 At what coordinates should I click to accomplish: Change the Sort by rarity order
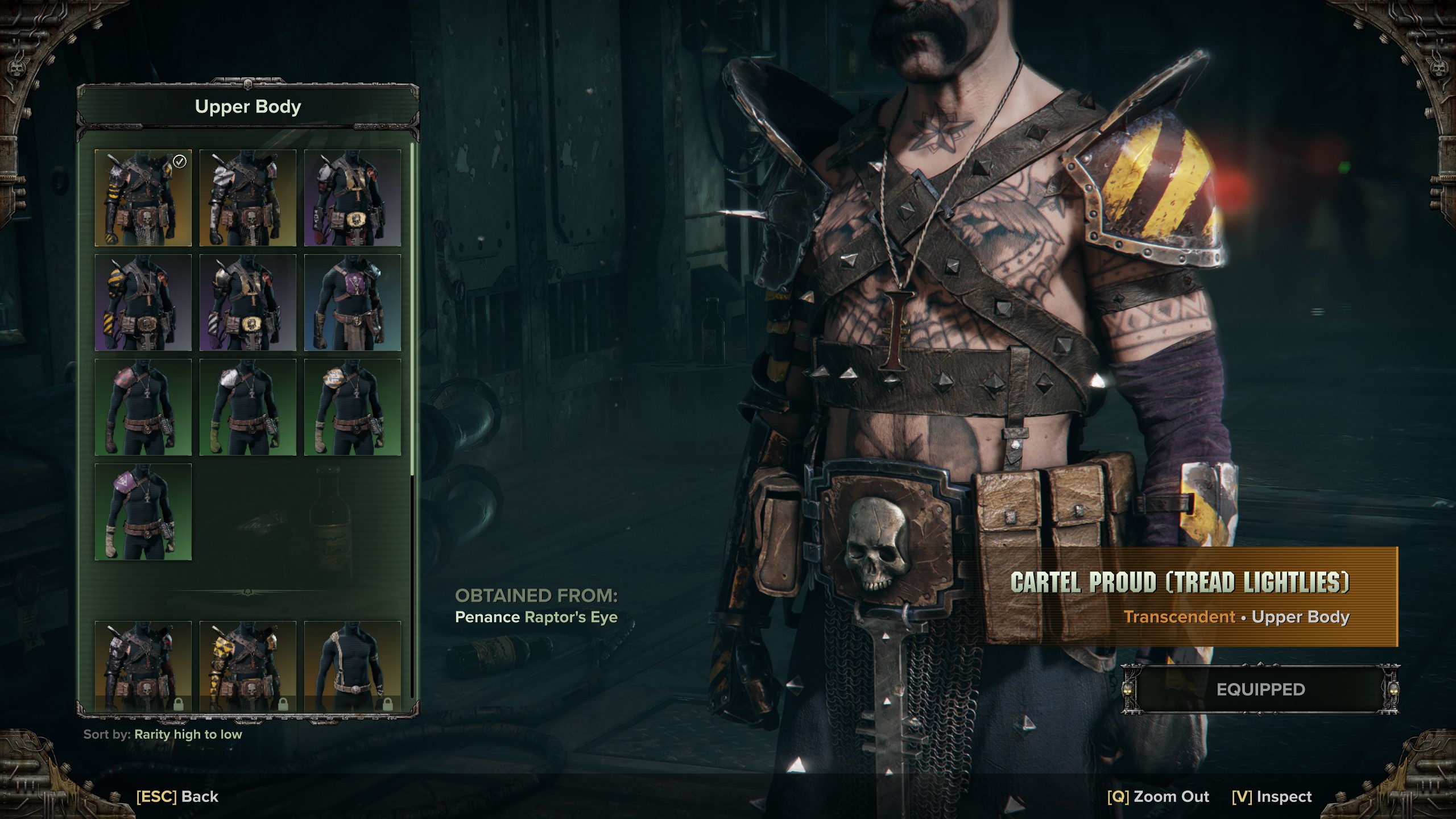188,734
